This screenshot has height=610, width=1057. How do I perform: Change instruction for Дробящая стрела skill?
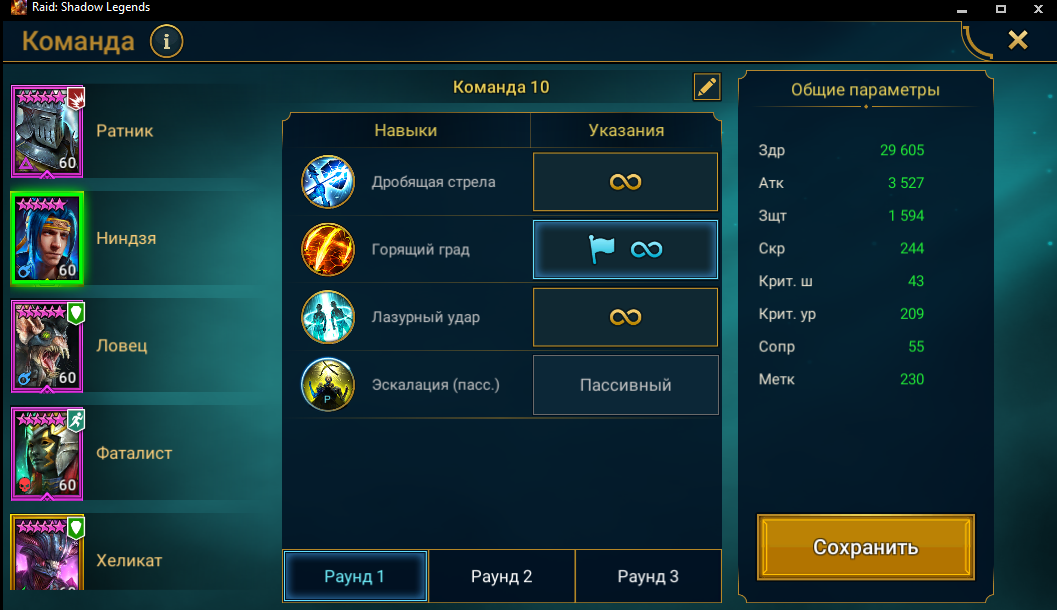point(625,182)
